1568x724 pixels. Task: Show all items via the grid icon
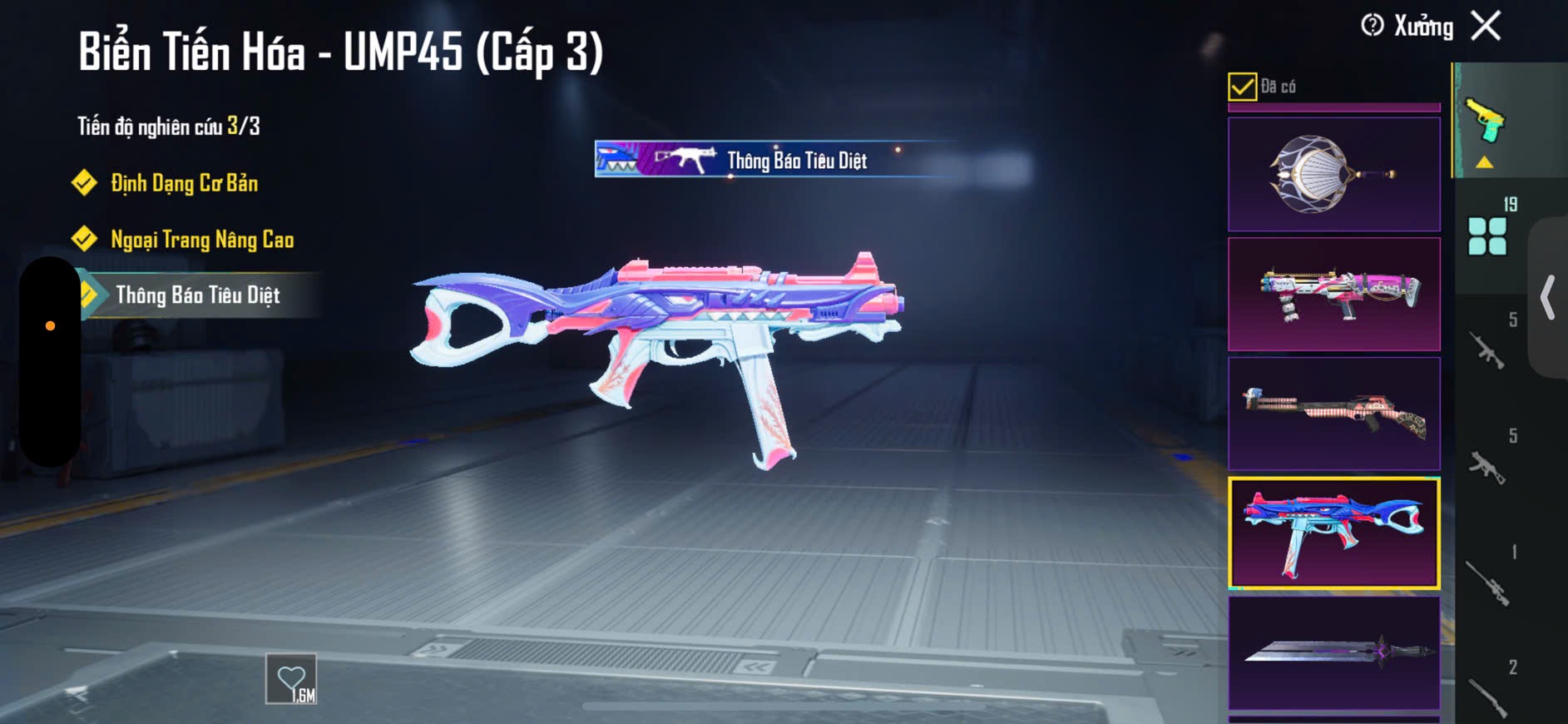[x=1487, y=236]
